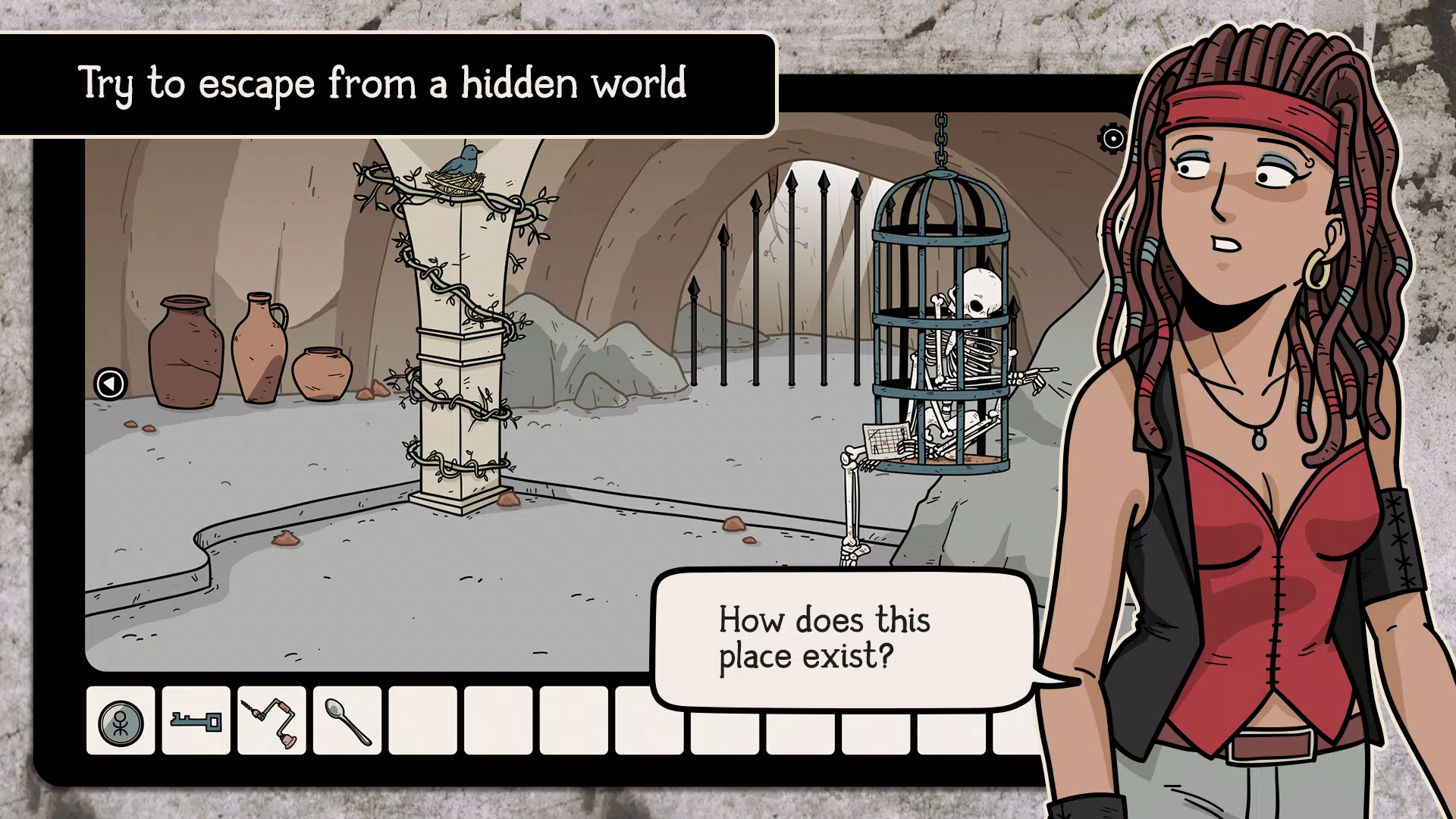Pick the spoon from the inventory
1456x819 pixels.
pyautogui.click(x=347, y=721)
